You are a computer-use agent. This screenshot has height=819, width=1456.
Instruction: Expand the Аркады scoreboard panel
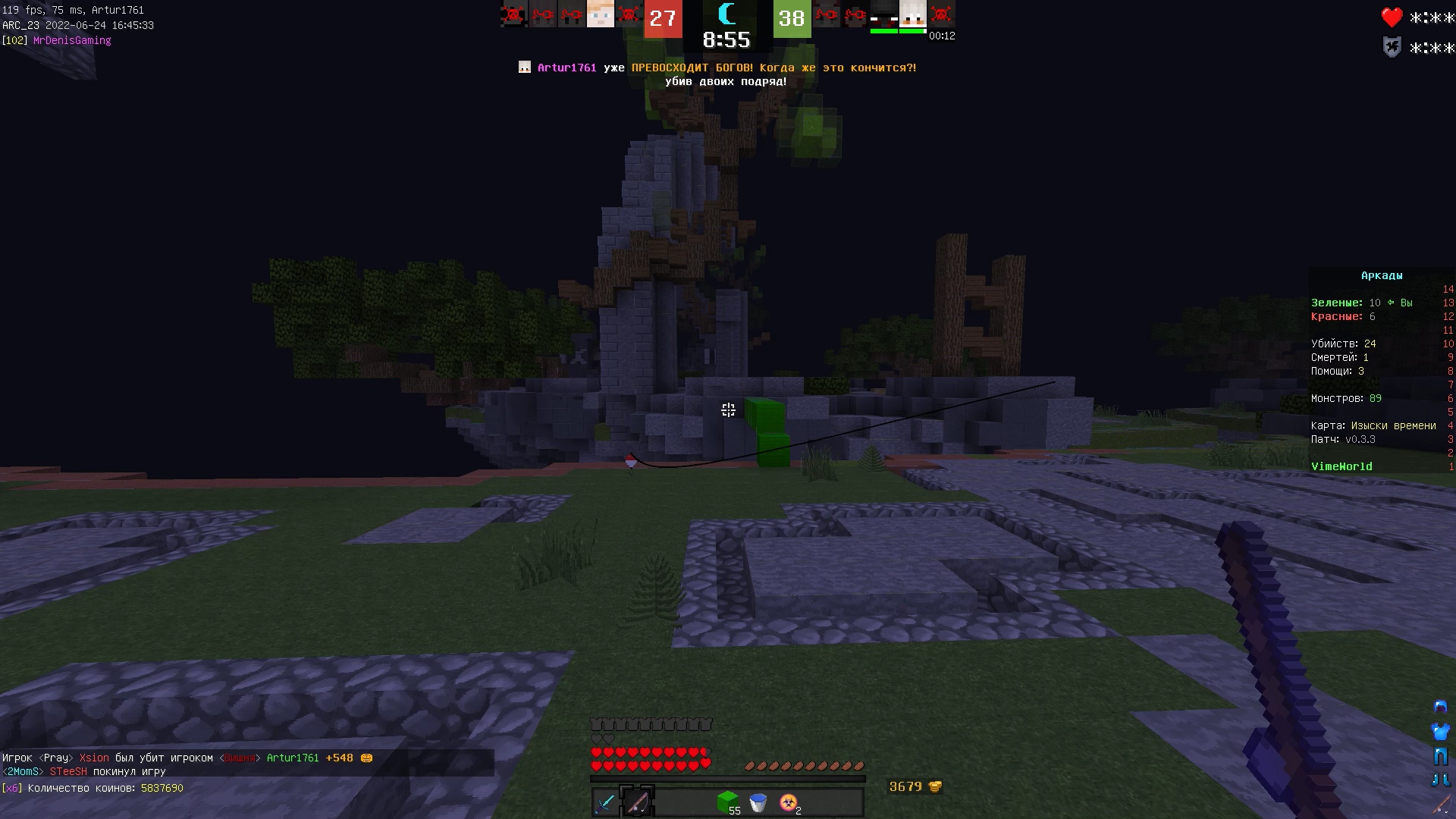1382,275
